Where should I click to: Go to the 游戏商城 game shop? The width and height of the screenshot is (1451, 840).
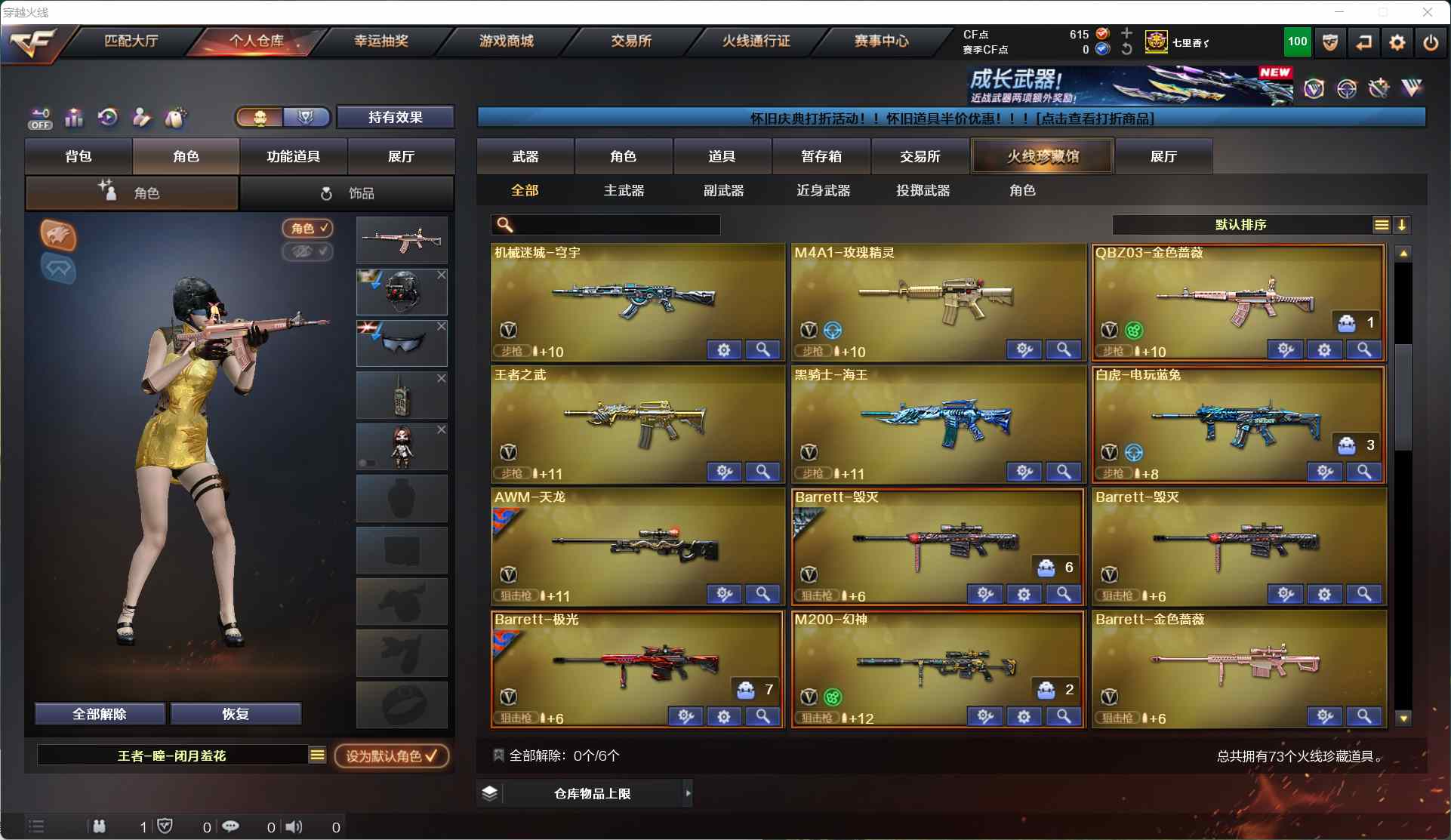(506, 41)
